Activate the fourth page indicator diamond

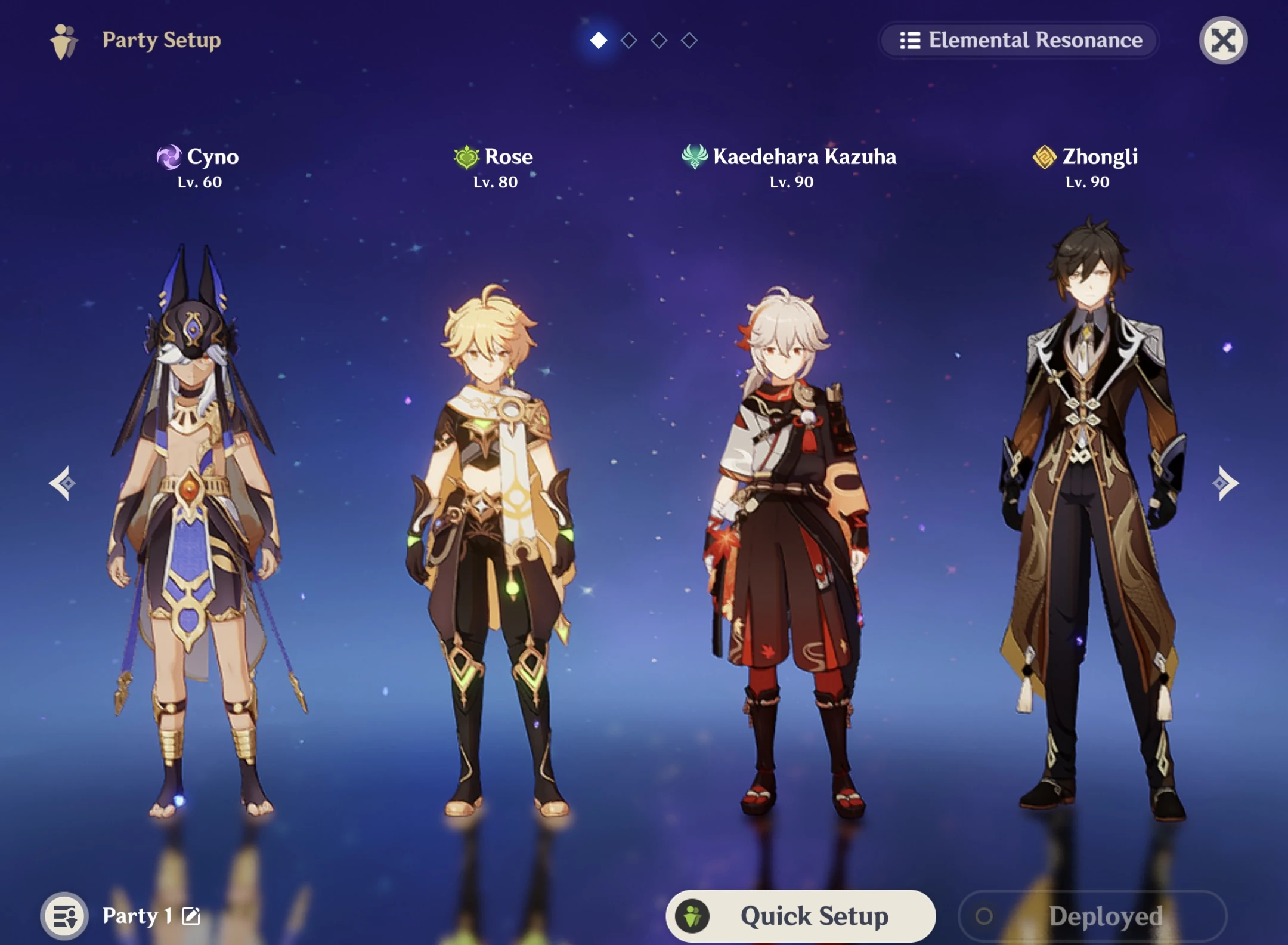pyautogui.click(x=689, y=41)
